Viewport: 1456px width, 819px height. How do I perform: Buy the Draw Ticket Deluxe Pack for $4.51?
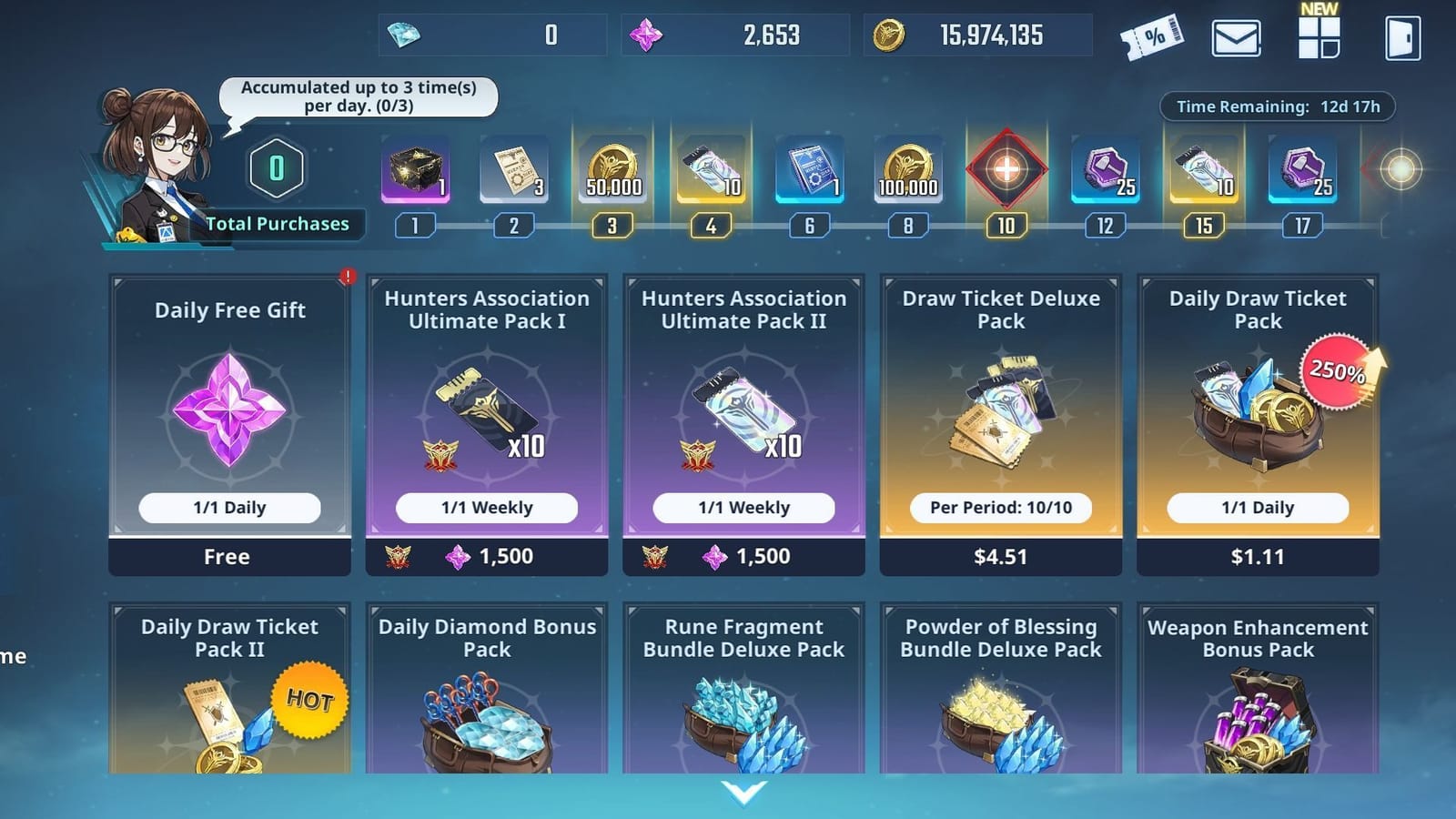[999, 556]
